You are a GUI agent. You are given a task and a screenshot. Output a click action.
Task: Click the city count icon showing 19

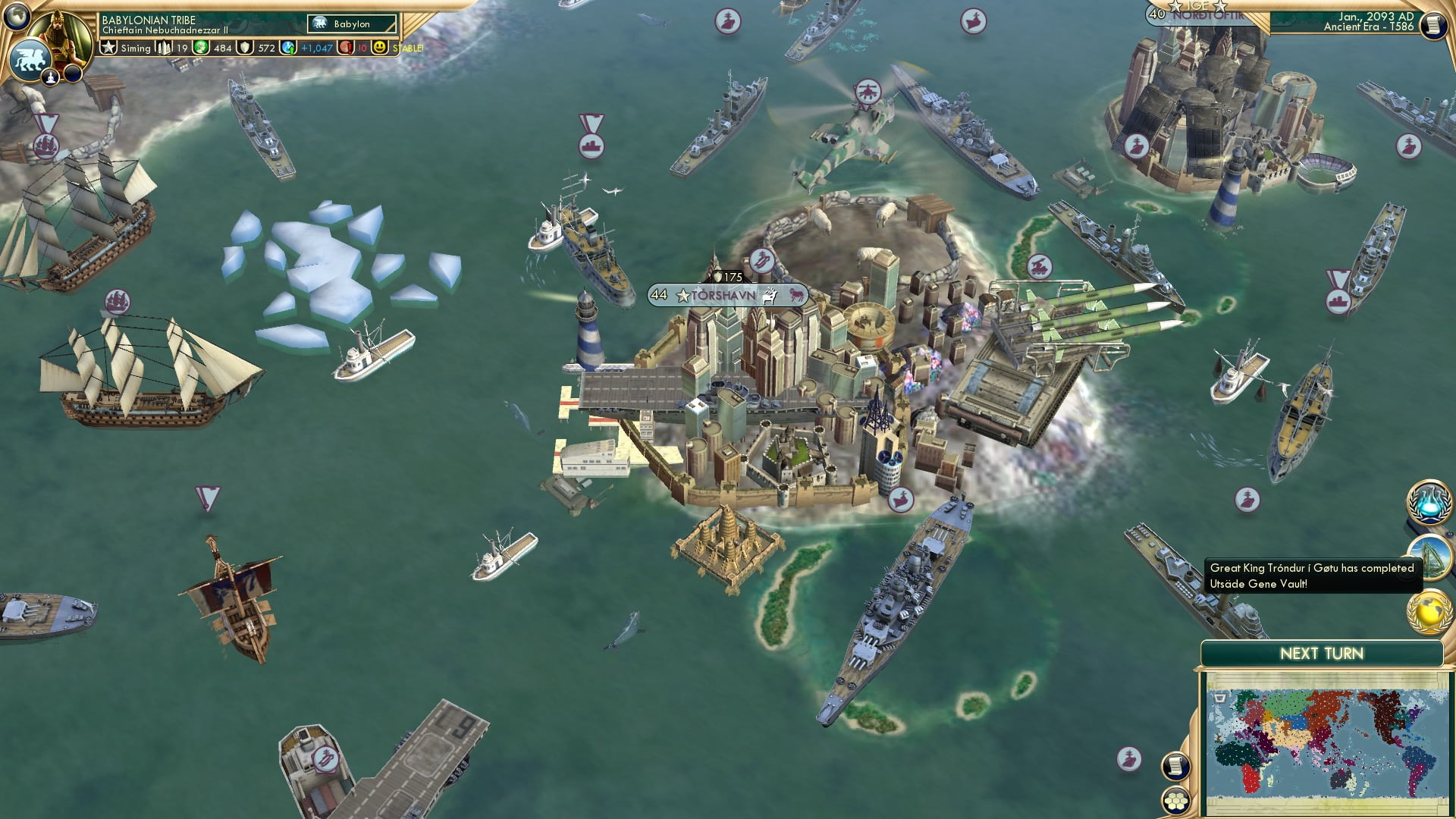[x=164, y=47]
